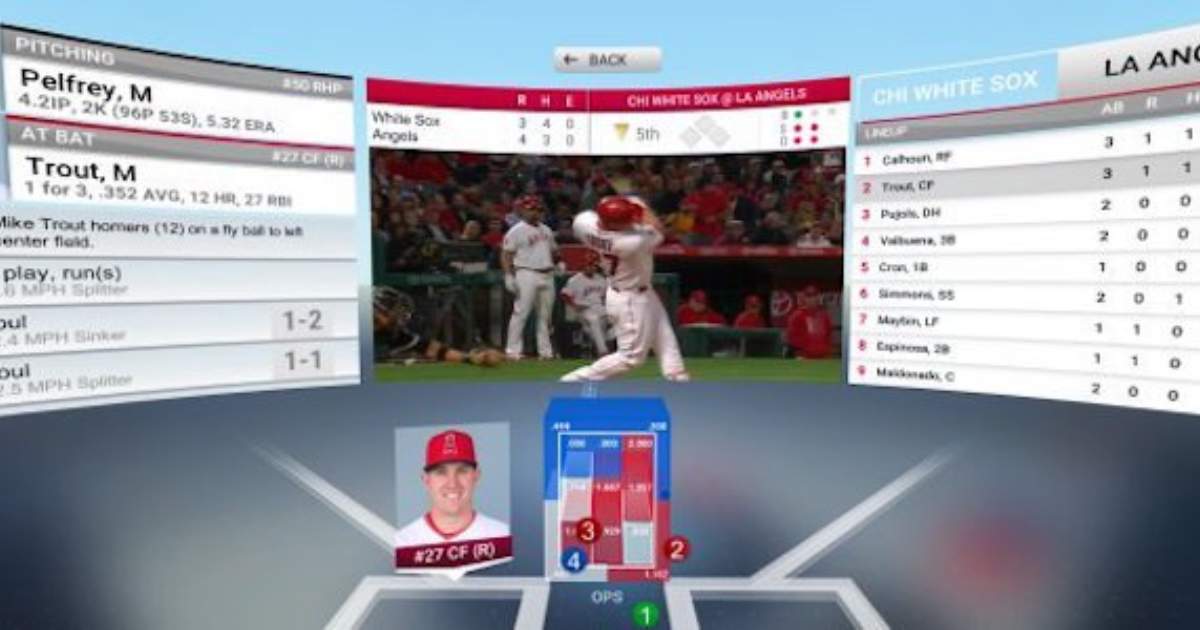This screenshot has height=630, width=1200.
Task: Select blue pitch marker 4
Action: pos(573,561)
